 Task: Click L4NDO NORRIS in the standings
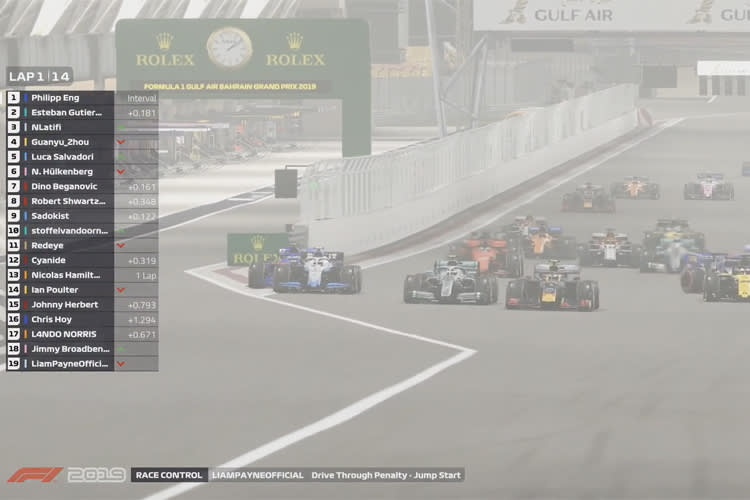(80, 334)
